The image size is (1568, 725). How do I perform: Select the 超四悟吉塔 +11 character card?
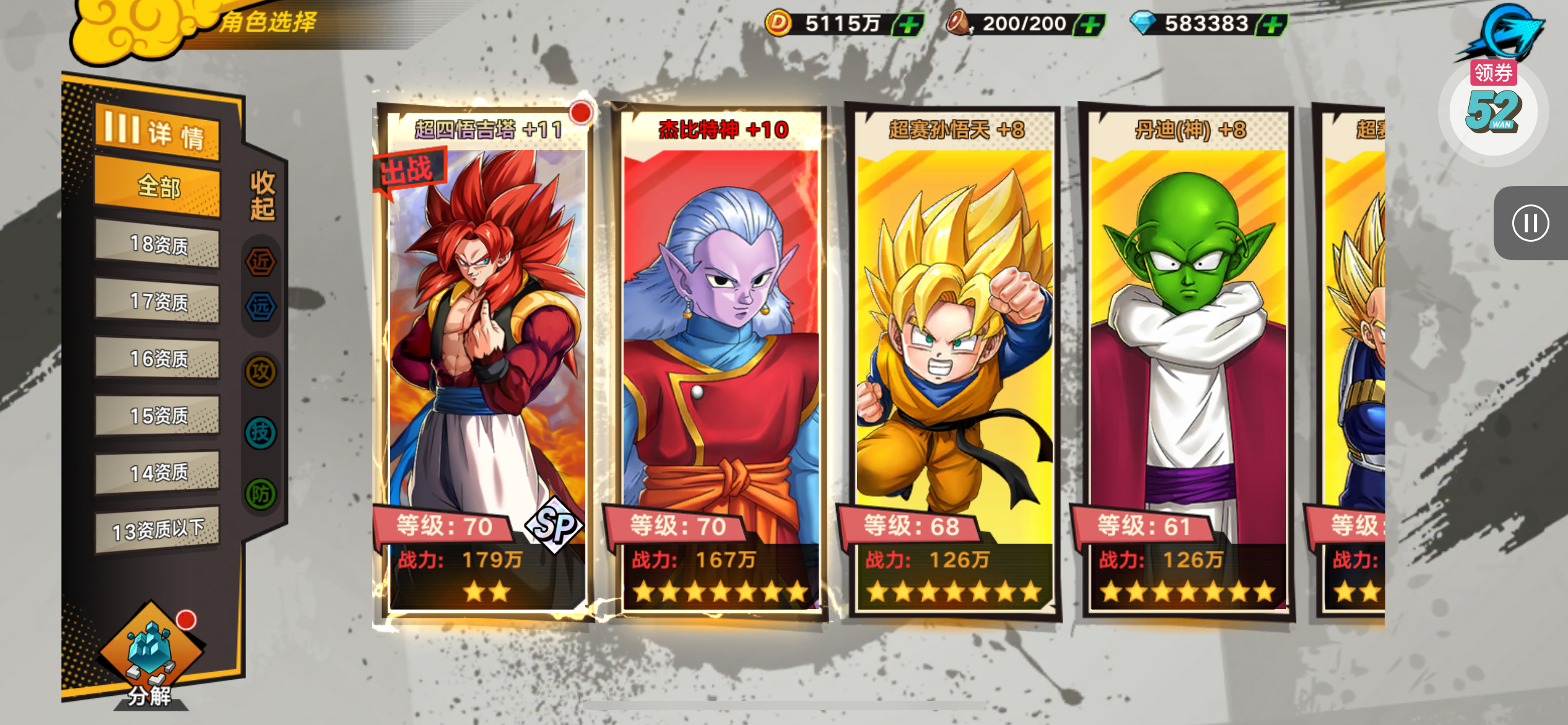click(485, 359)
